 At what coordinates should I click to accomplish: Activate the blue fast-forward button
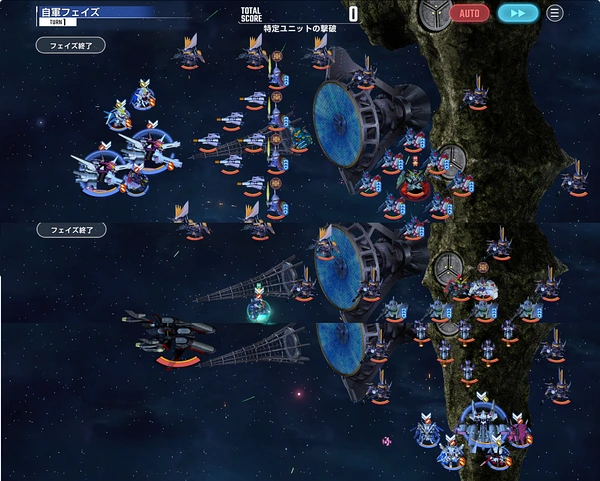coord(518,13)
